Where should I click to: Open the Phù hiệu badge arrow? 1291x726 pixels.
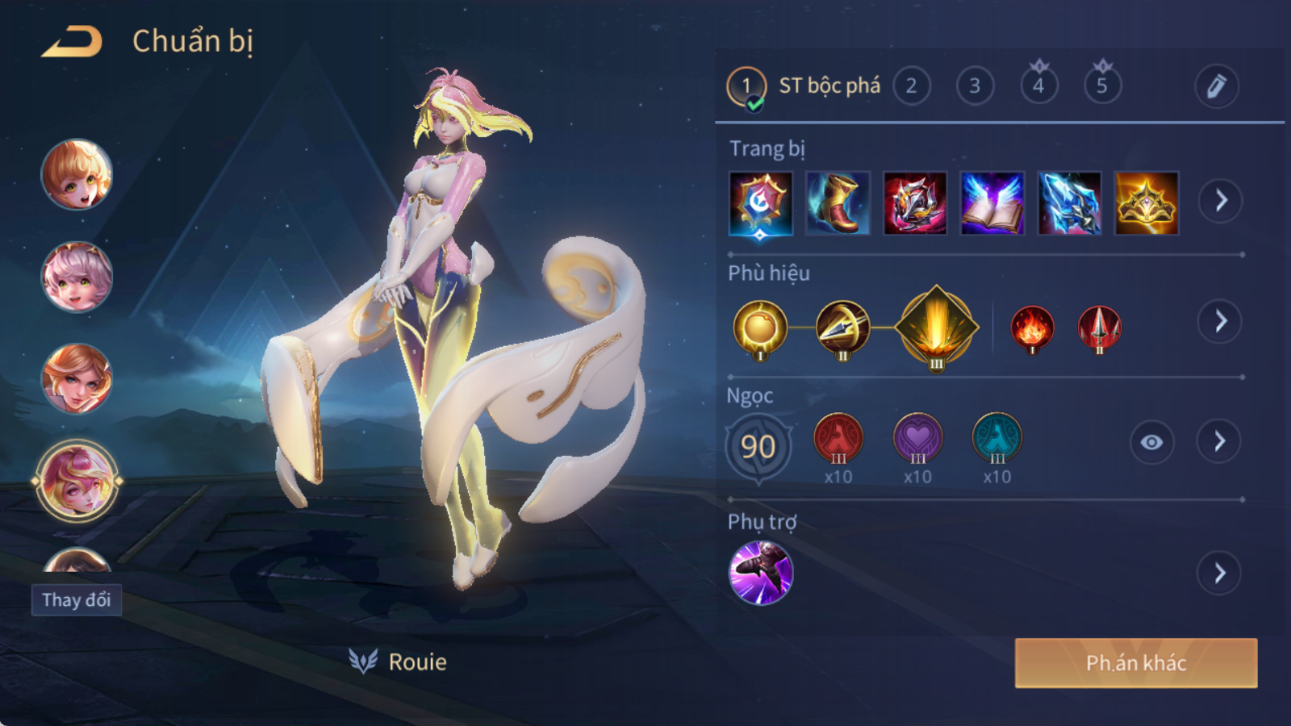pyautogui.click(x=1220, y=322)
